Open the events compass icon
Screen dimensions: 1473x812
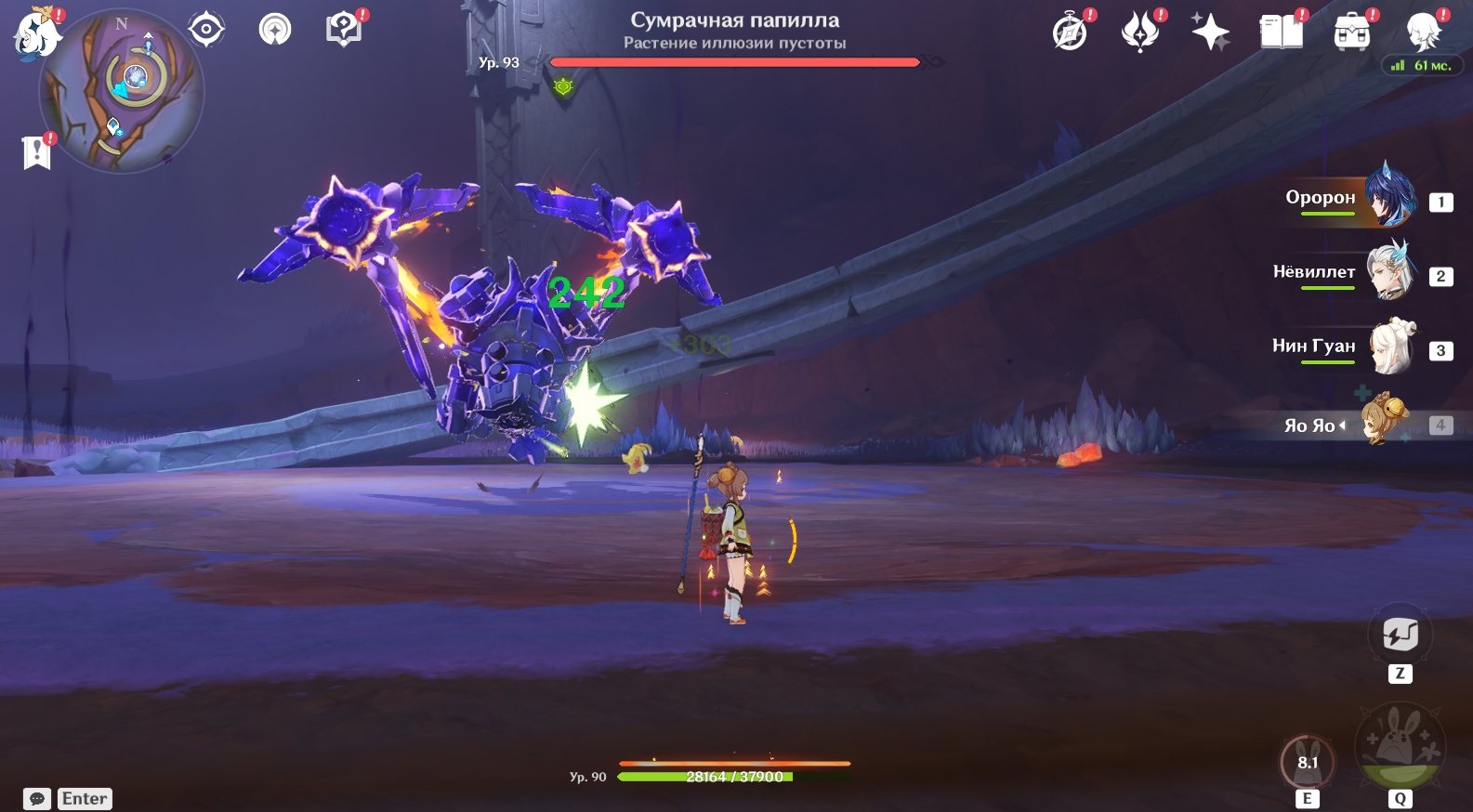tap(1070, 33)
